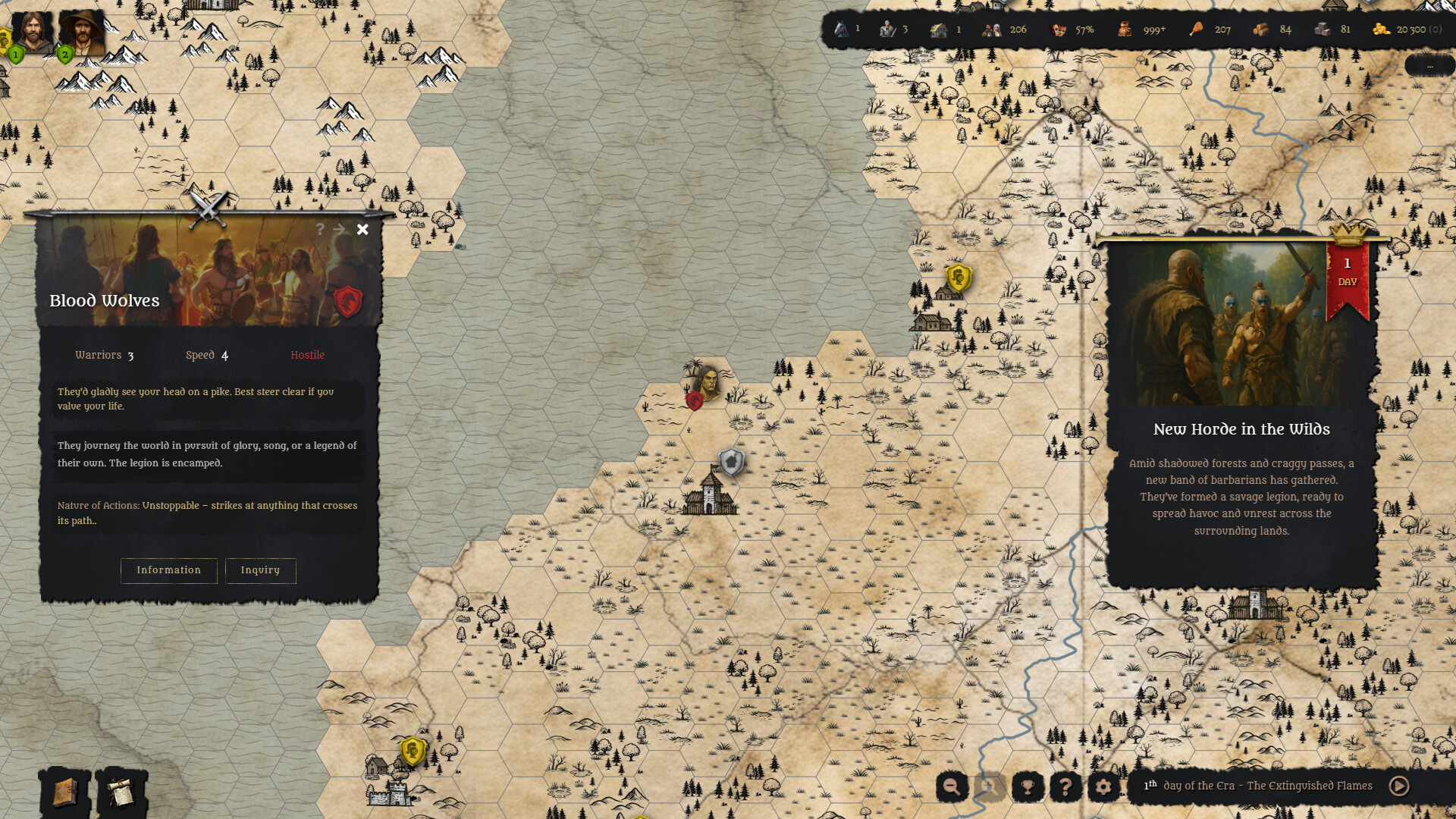Image resolution: width=1456 pixels, height=819 pixels.
Task: Advance the day with the play button
Action: [x=1399, y=786]
